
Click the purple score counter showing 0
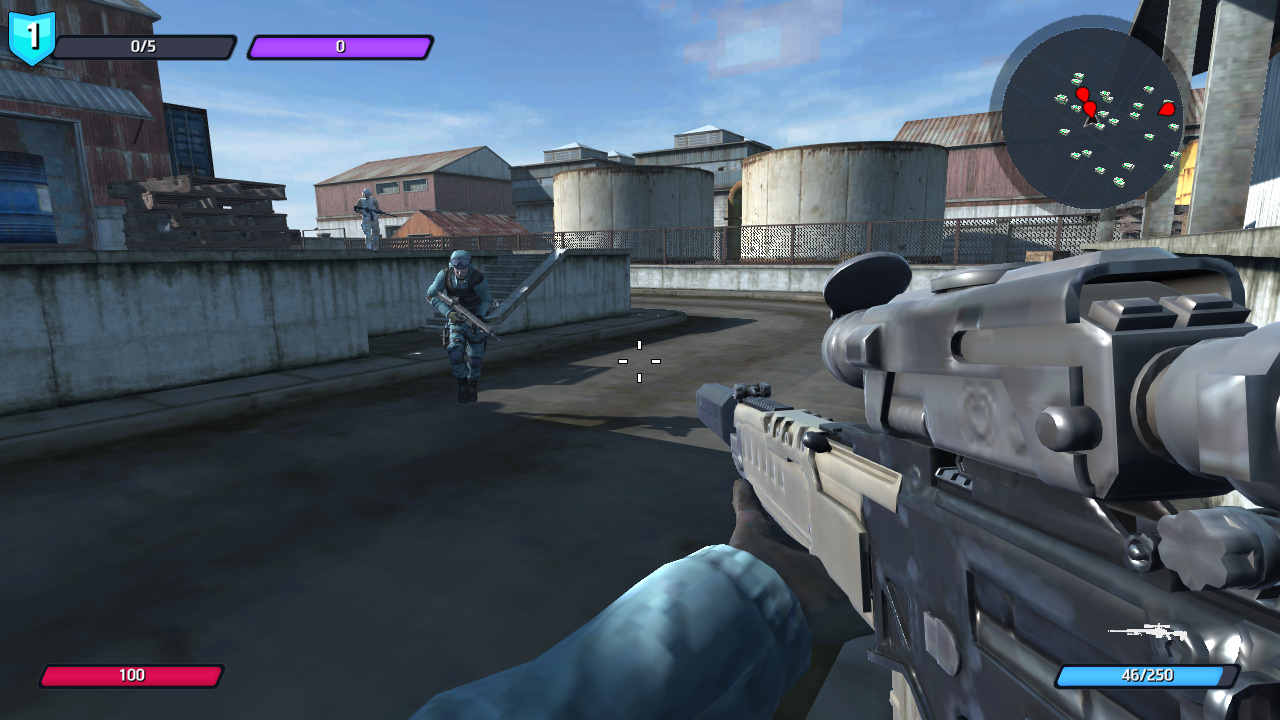click(x=340, y=44)
